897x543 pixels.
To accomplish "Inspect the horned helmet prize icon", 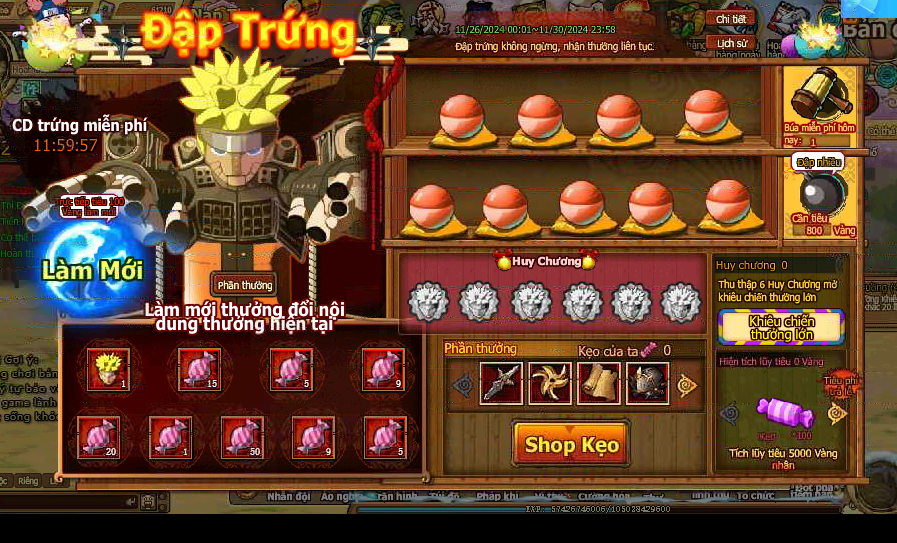I will point(647,384).
